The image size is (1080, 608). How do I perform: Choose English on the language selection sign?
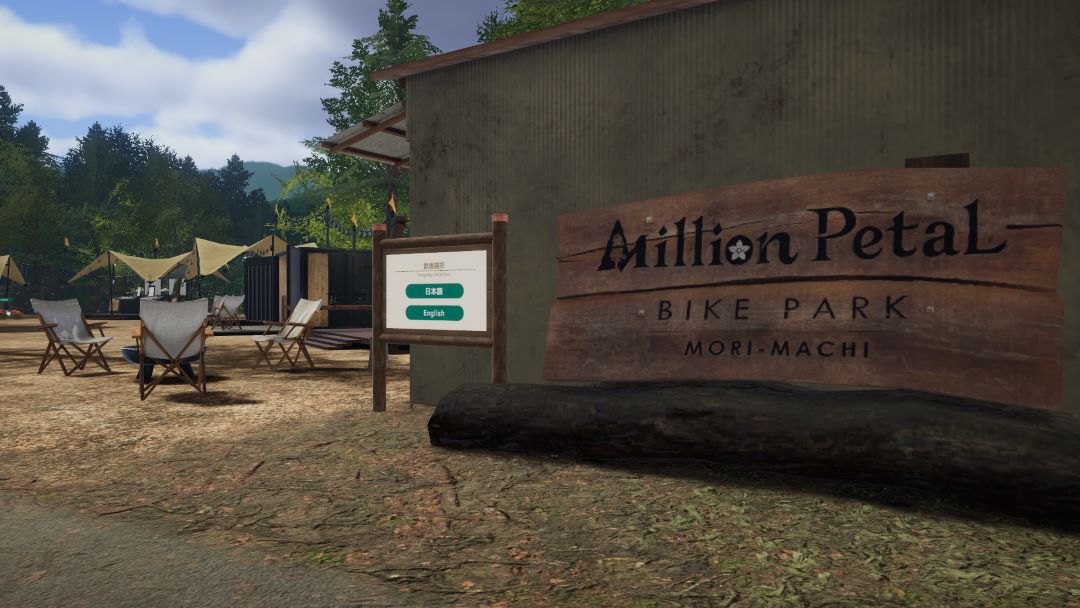click(x=434, y=313)
